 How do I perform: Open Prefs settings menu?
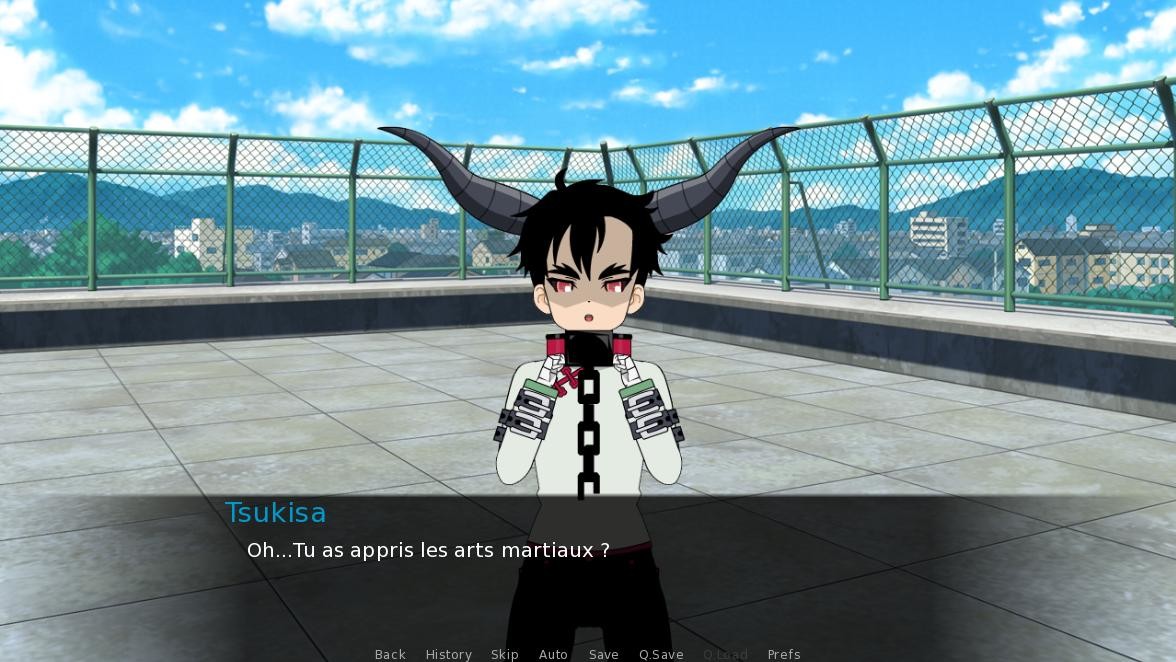point(783,654)
